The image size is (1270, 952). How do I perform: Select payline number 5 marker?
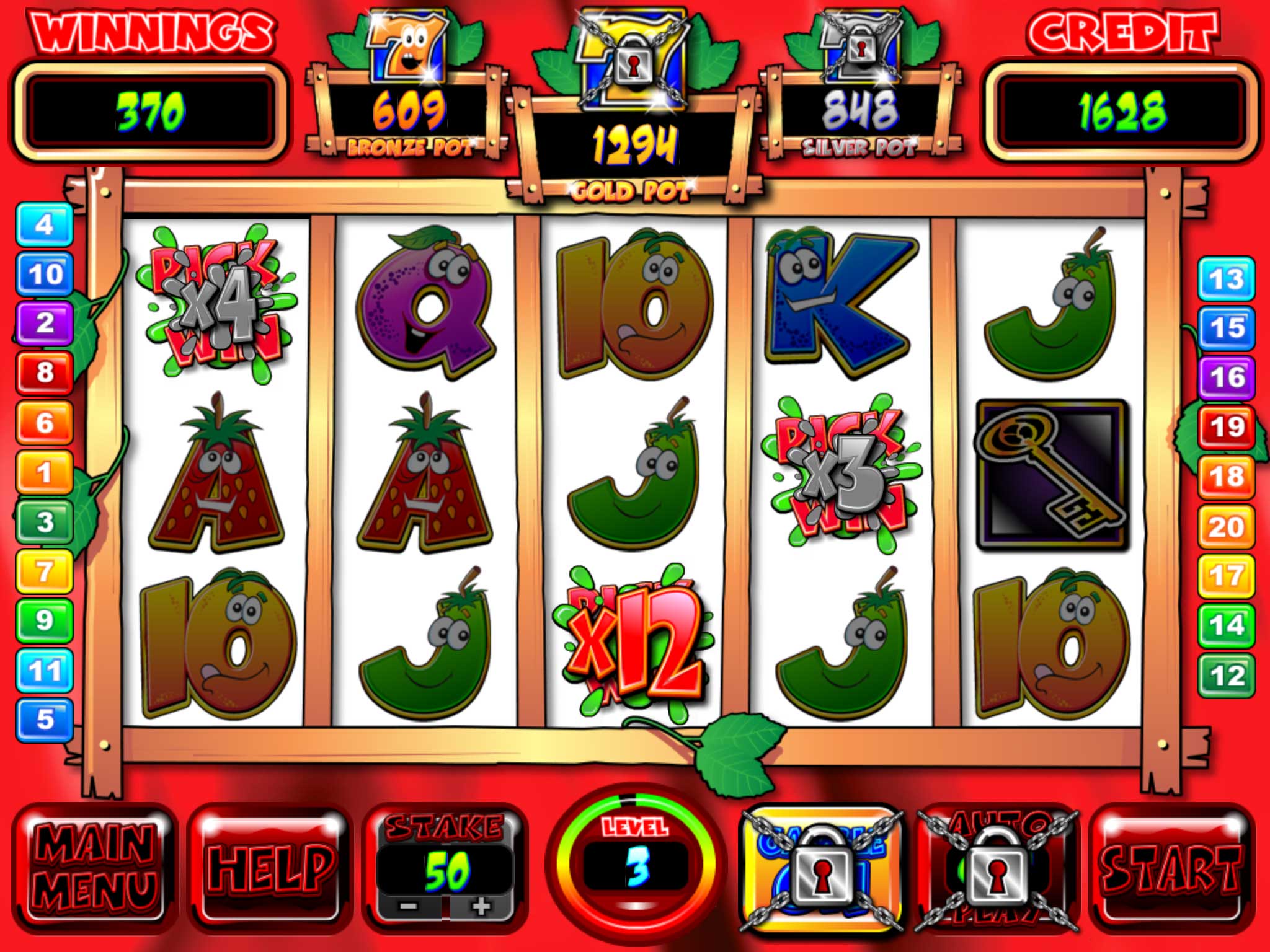click(x=44, y=720)
